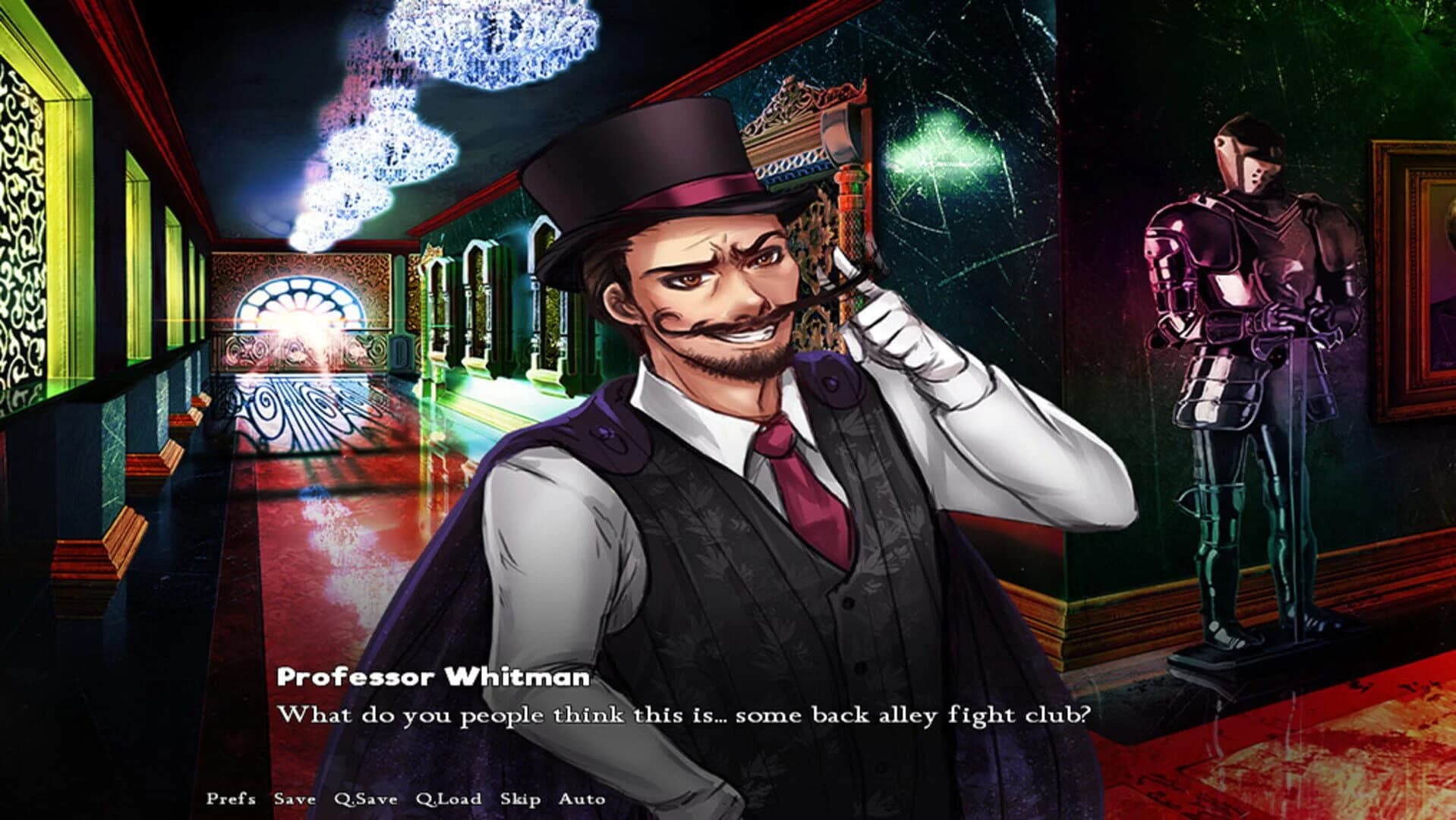This screenshot has width=1456, height=820.
Task: Enable Skip mode
Action: (x=522, y=799)
